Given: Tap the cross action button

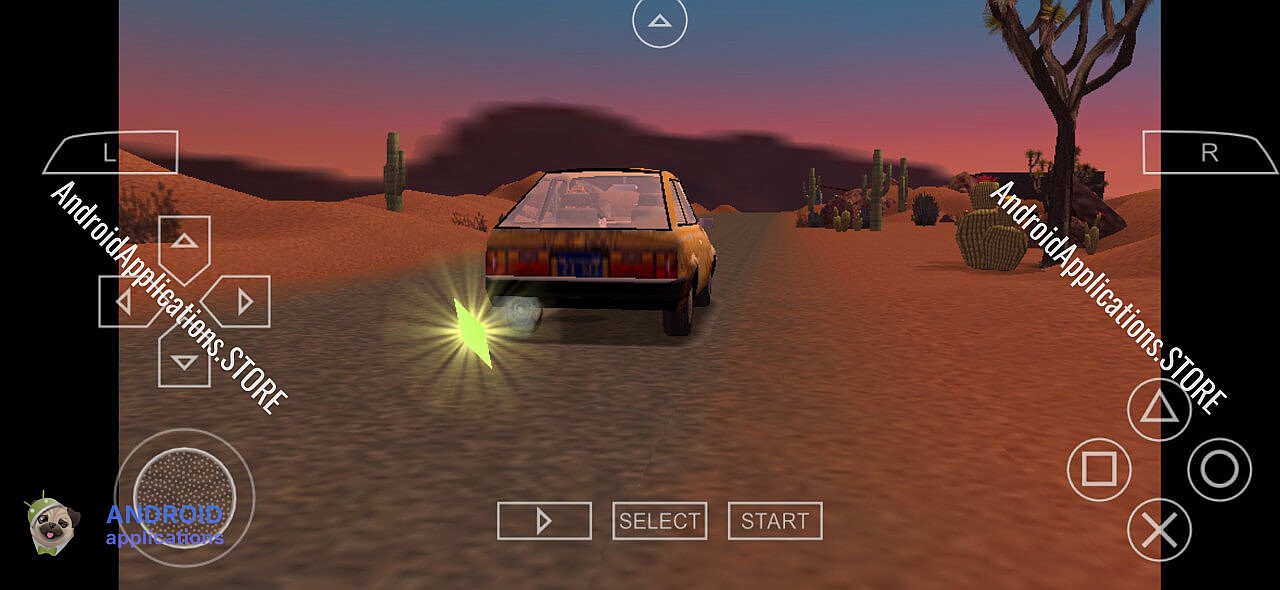Looking at the screenshot, I should click(x=1159, y=529).
